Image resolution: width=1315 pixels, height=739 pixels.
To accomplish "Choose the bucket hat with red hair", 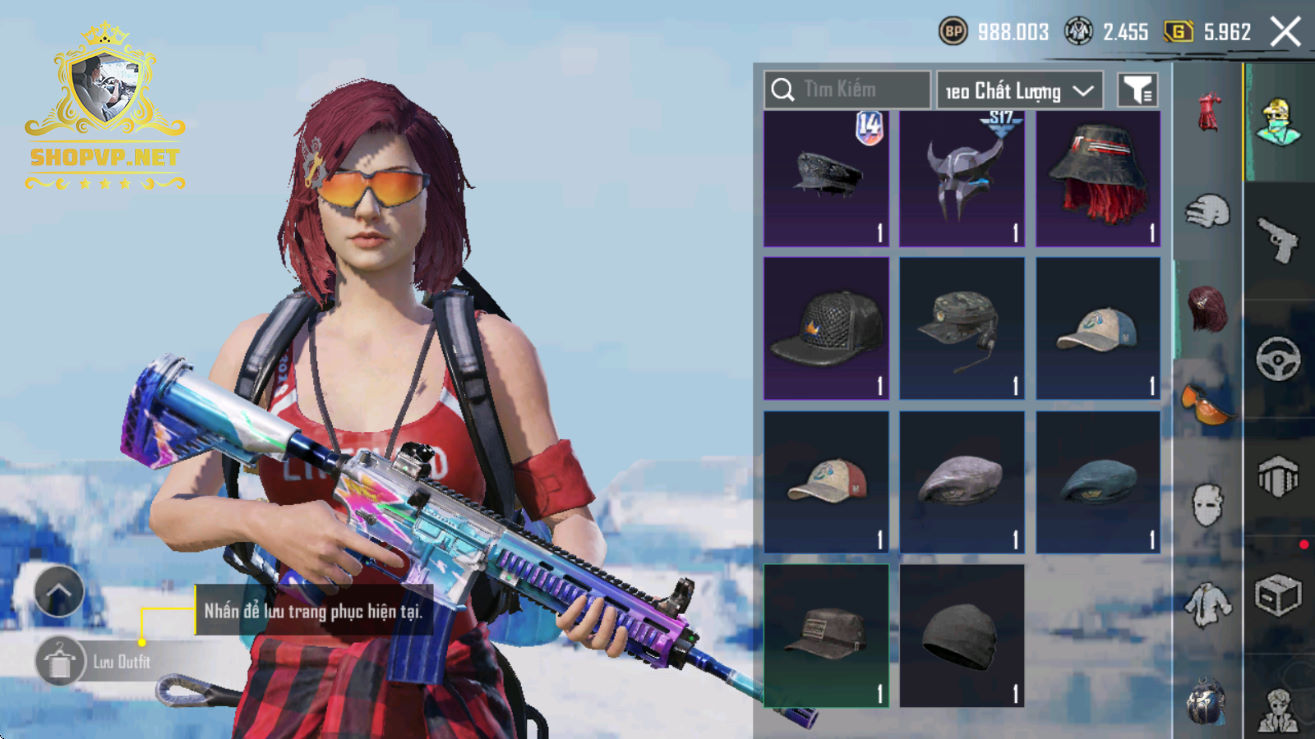I will 1098,179.
